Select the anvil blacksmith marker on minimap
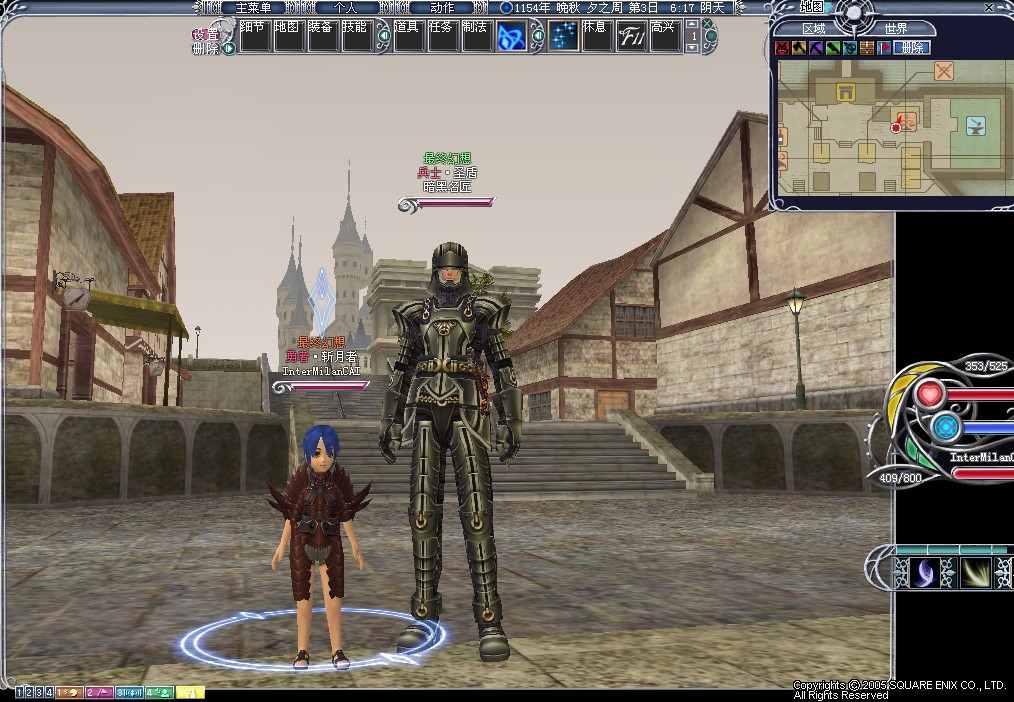The image size is (1014, 702). (975, 125)
